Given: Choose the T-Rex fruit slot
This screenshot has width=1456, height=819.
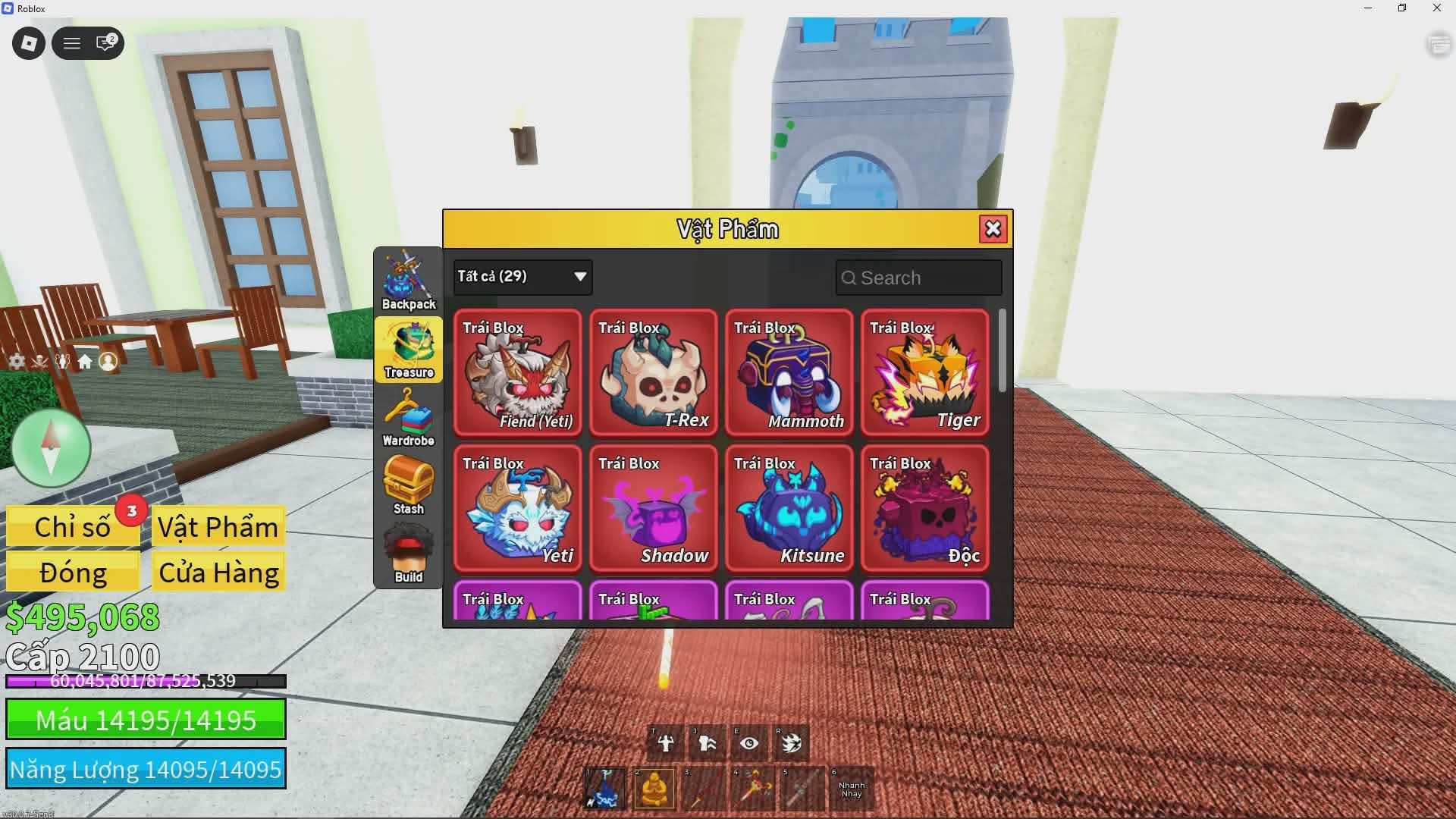Looking at the screenshot, I should pyautogui.click(x=654, y=372).
